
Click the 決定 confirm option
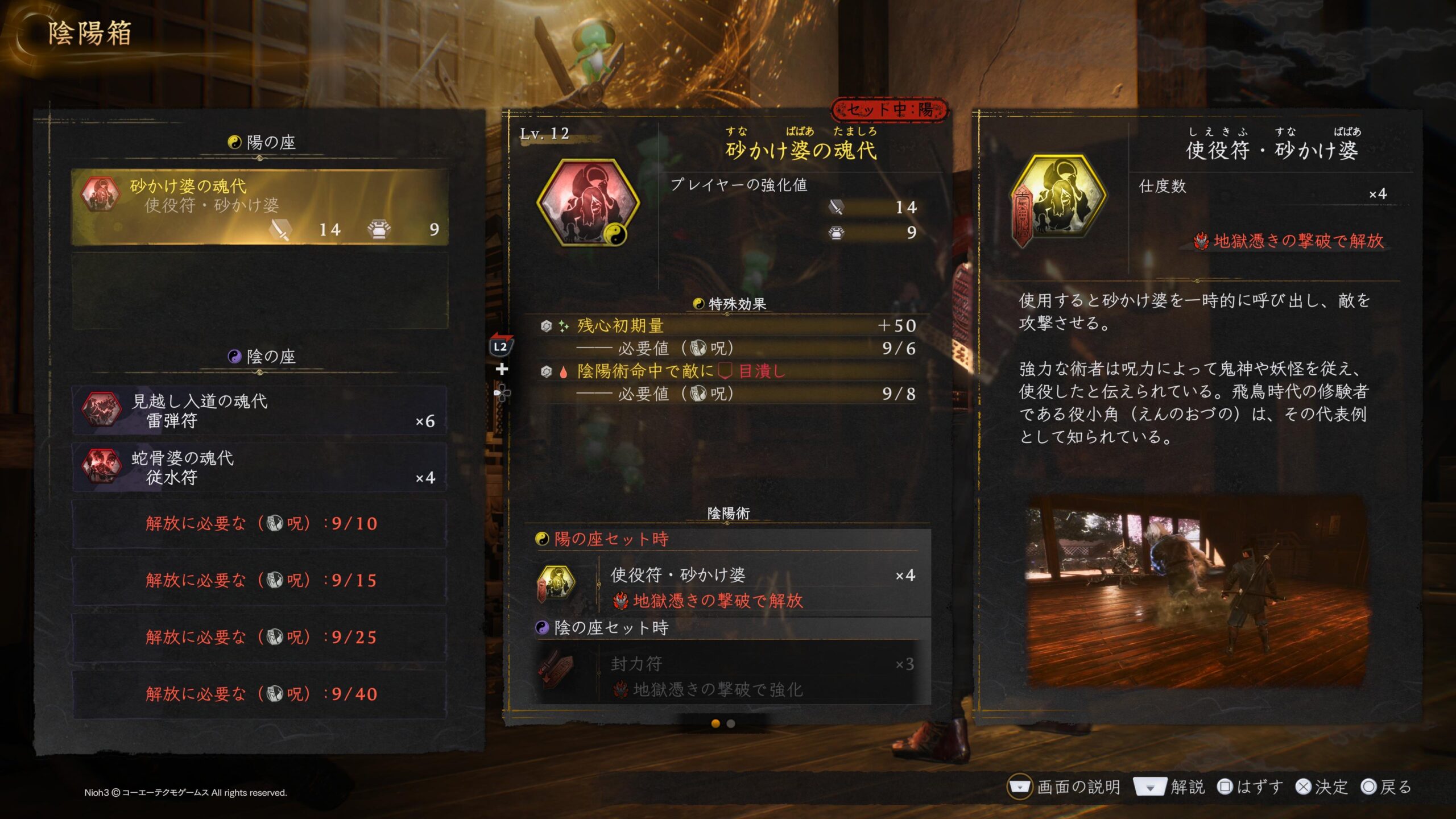pyautogui.click(x=1322, y=787)
